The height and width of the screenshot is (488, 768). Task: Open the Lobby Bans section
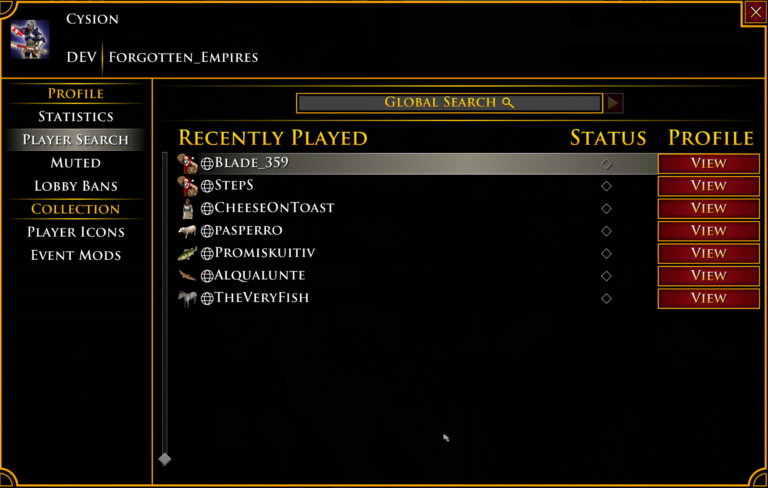click(x=76, y=186)
